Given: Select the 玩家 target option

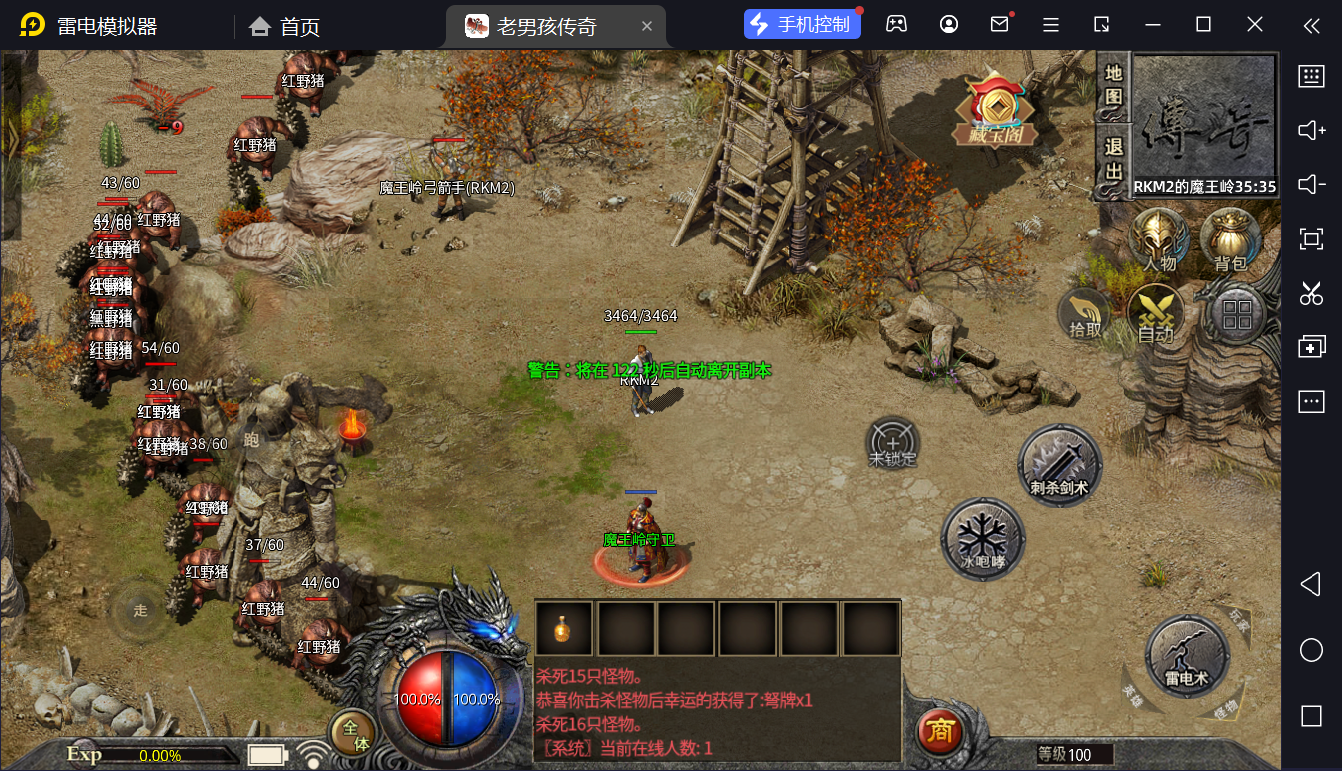Looking at the screenshot, I should pyautogui.click(x=1238, y=621).
